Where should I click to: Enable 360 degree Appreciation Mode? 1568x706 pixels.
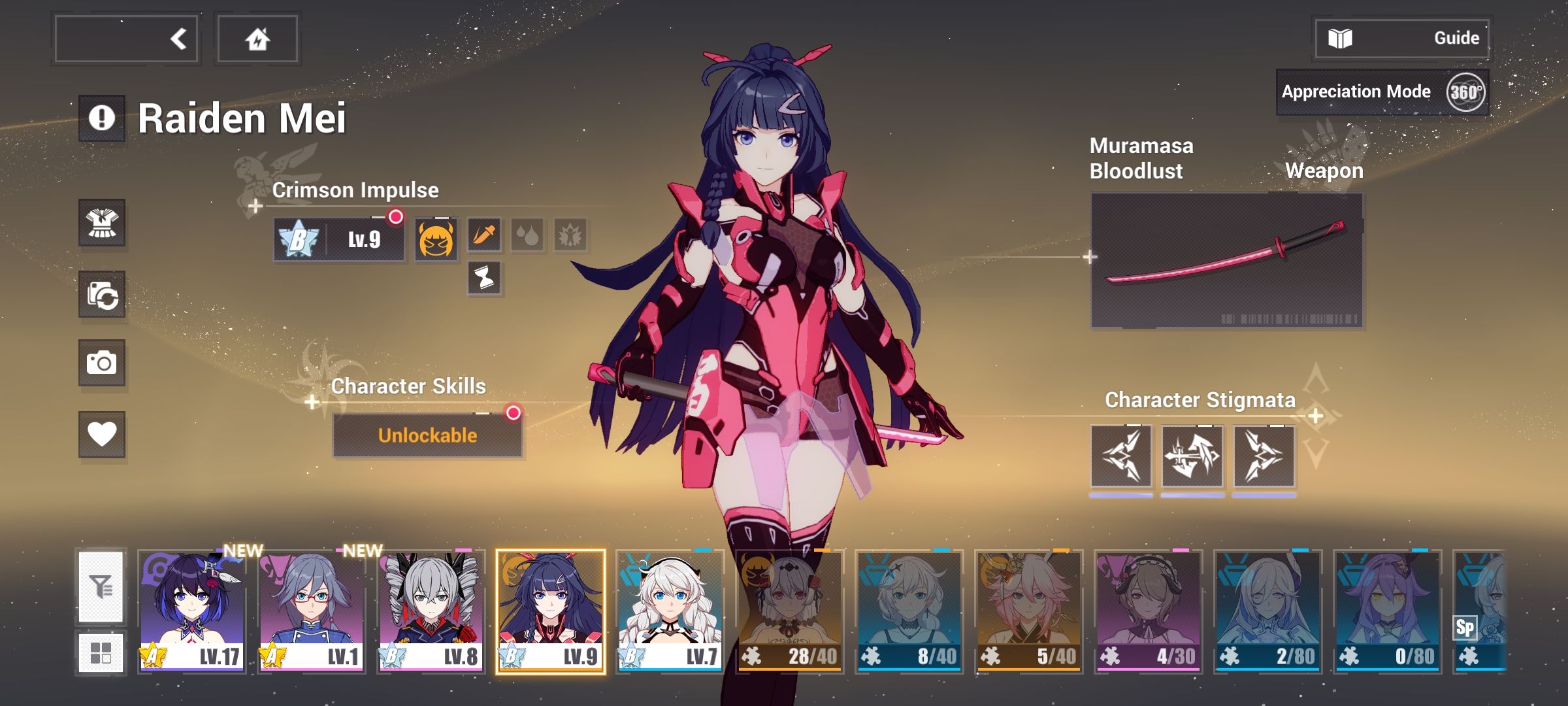(1465, 92)
